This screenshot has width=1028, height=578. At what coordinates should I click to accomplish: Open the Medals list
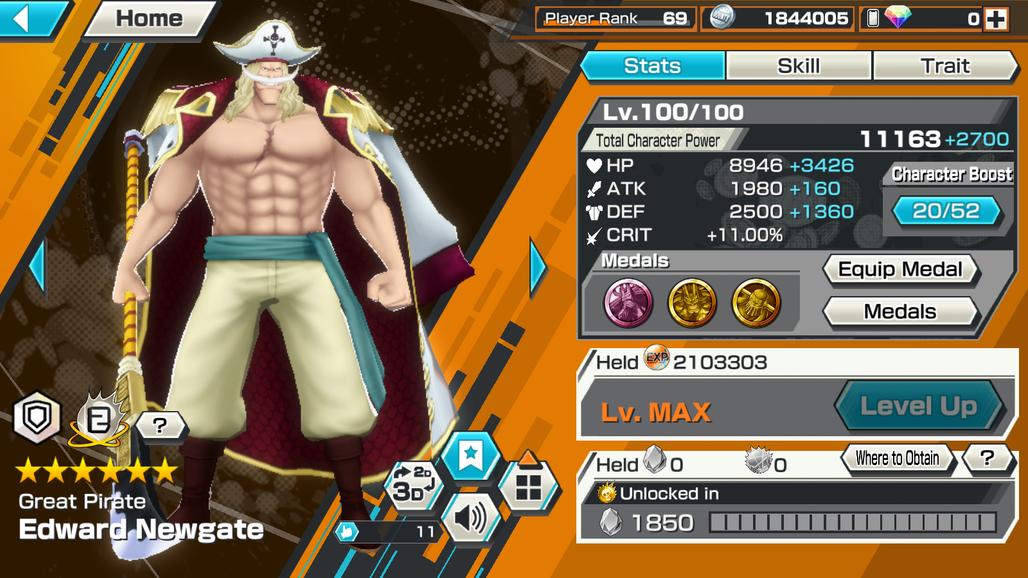click(899, 312)
